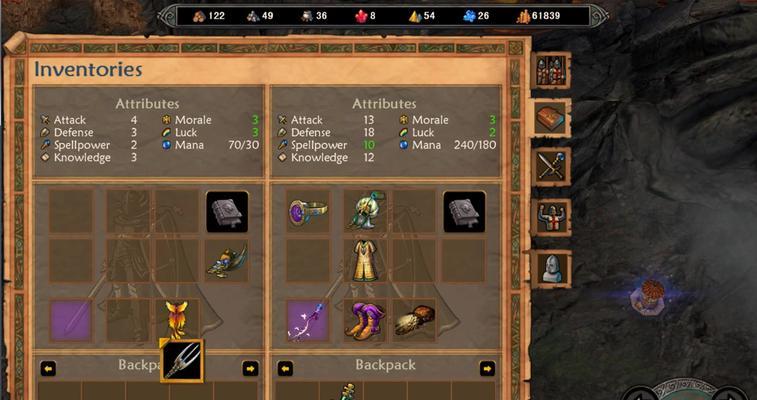Screen dimensions: 757x400
Task: Select the magic staff in purple slot
Action: click(x=307, y=319)
